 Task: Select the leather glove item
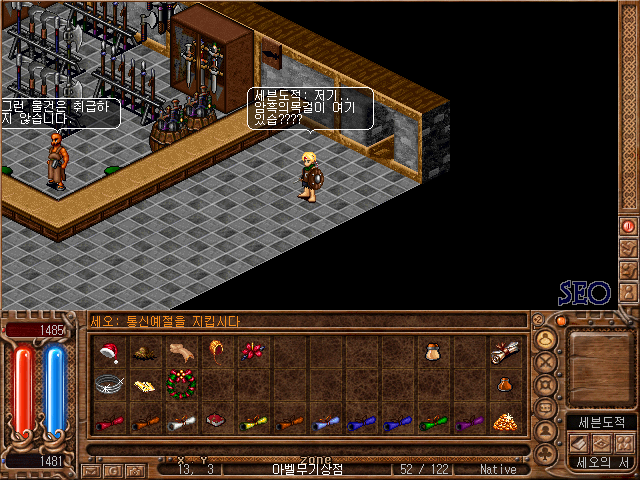point(182,351)
